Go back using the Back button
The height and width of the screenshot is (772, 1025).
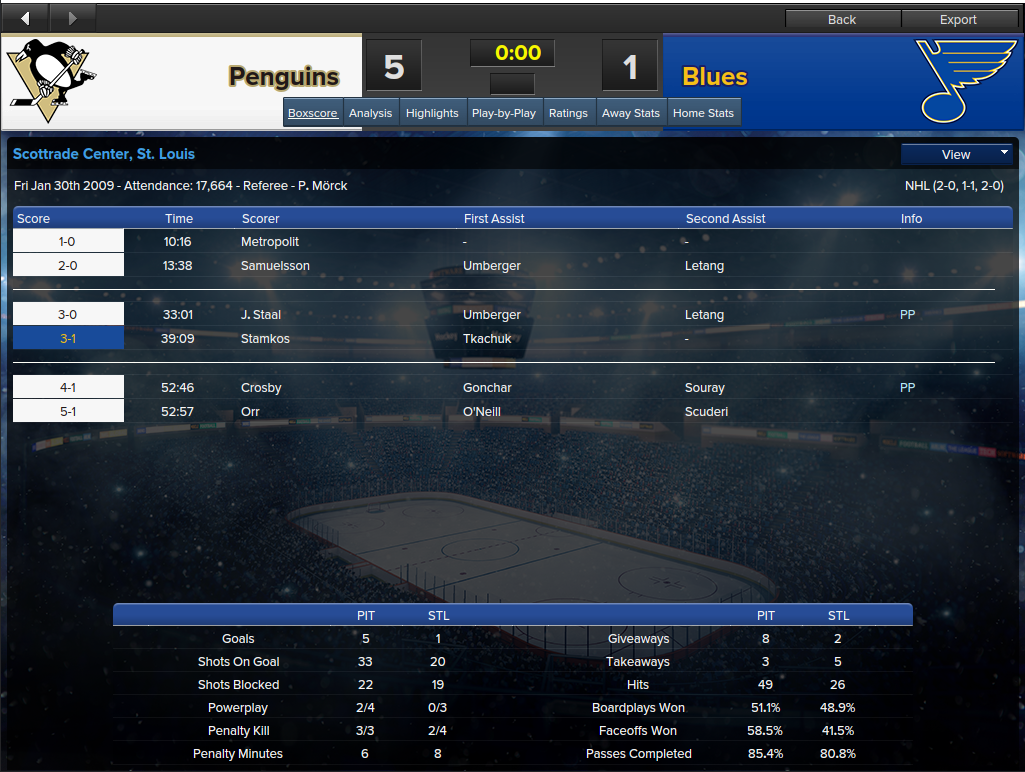(842, 19)
